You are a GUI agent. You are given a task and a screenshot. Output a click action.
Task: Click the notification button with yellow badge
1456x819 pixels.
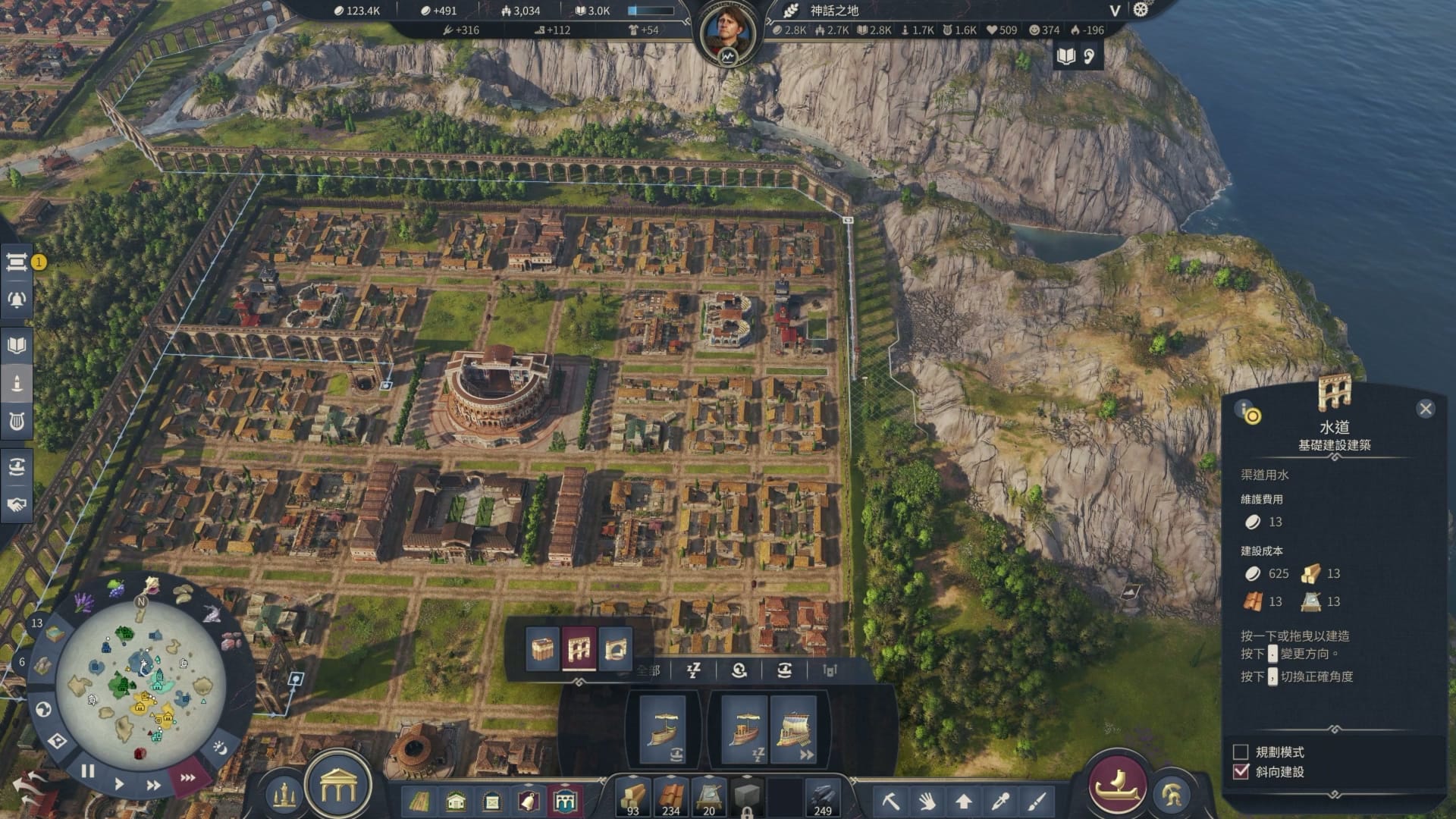(x=17, y=262)
